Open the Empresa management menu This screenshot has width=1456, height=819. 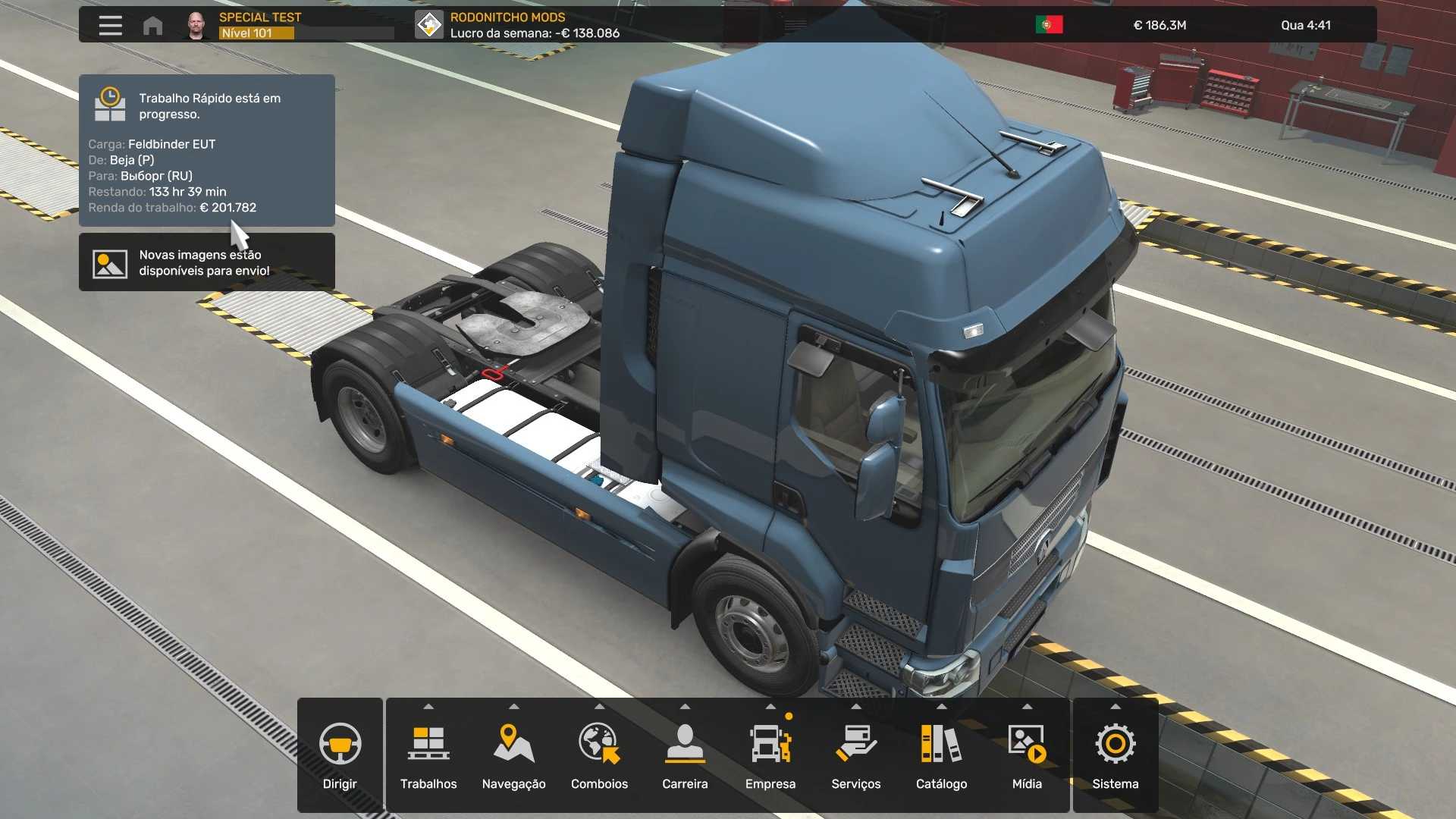[770, 755]
